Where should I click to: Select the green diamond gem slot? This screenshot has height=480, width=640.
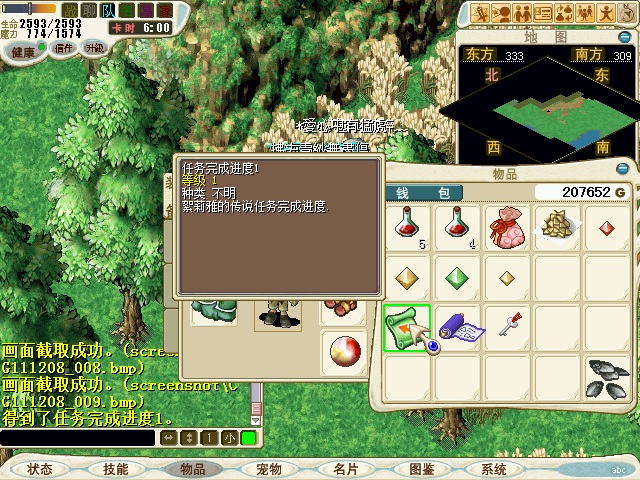456,276
